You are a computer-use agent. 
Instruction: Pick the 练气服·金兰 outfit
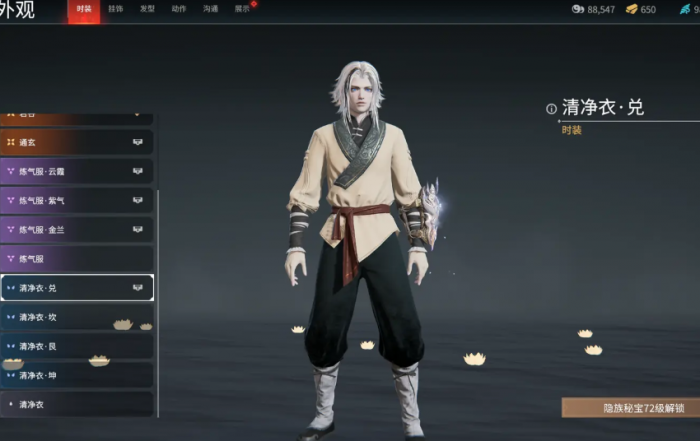tap(77, 229)
